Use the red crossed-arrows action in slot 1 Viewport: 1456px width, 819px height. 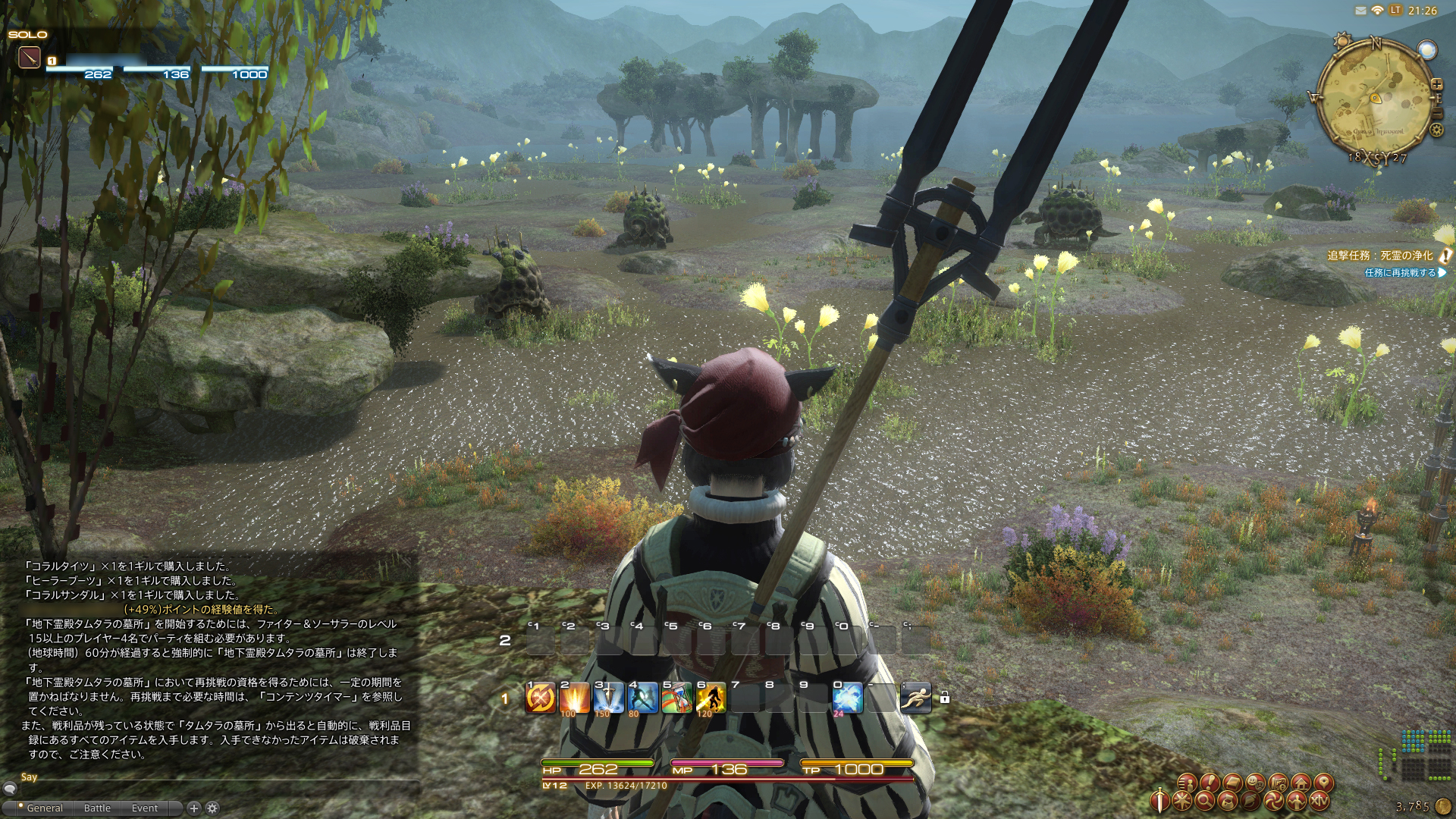[541, 698]
